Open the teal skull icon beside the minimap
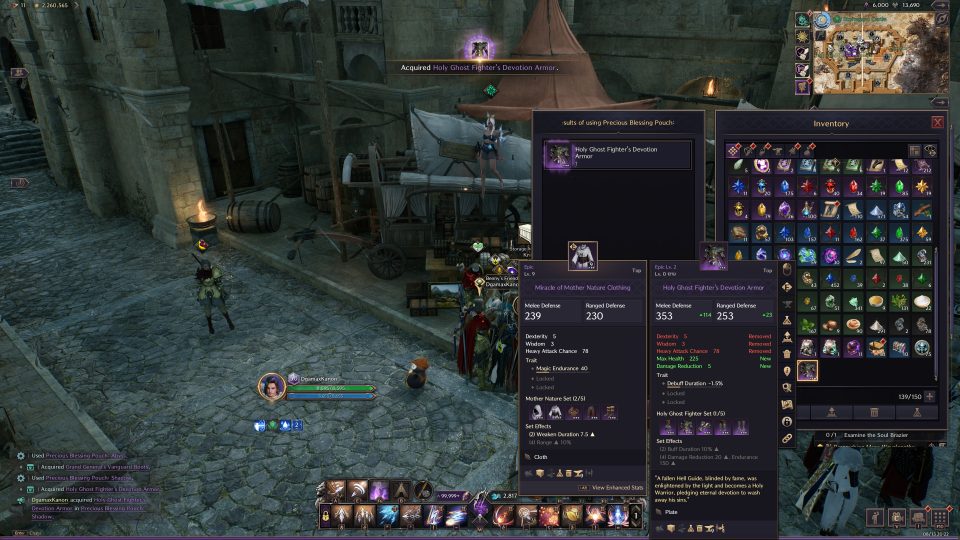The width and height of the screenshot is (960, 540). (802, 19)
